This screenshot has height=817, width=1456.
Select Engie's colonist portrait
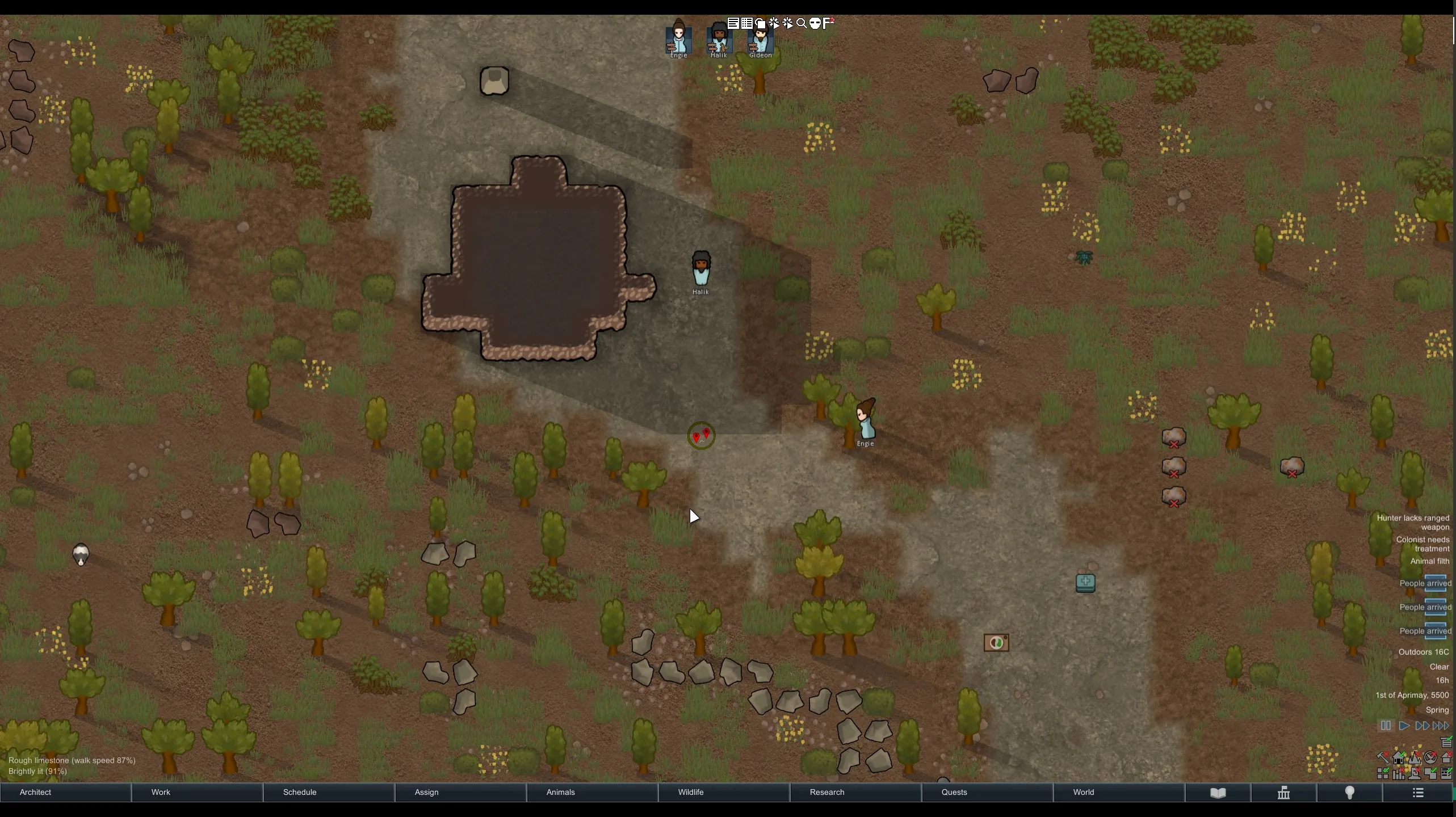(678, 40)
